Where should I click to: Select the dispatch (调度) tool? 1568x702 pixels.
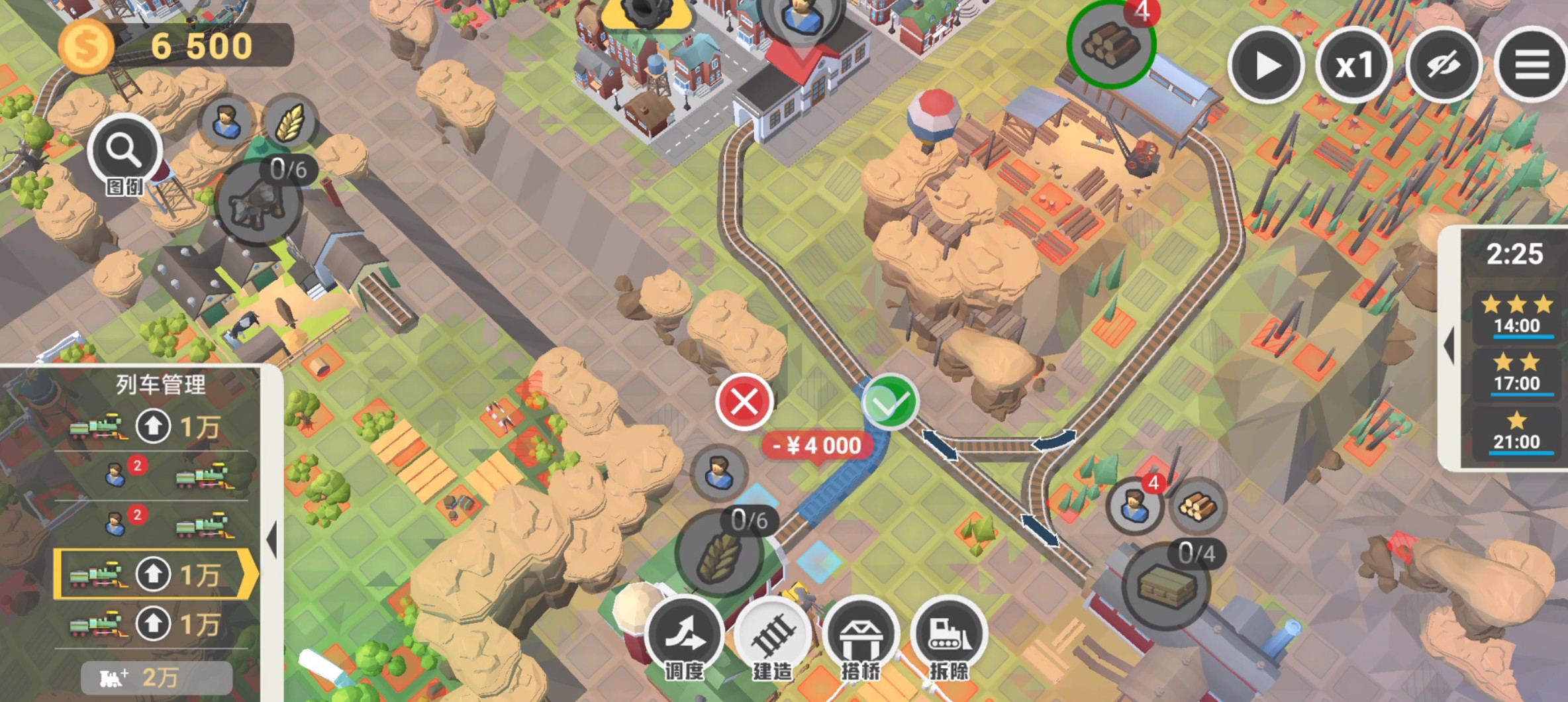coord(685,636)
